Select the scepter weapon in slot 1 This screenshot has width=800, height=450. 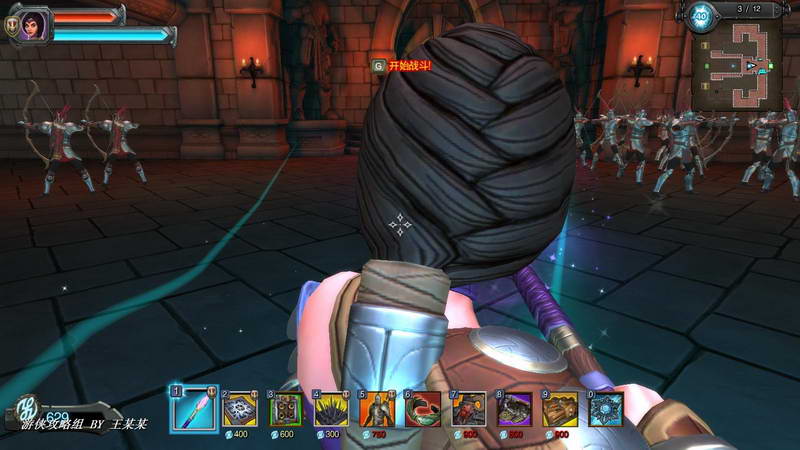point(193,409)
